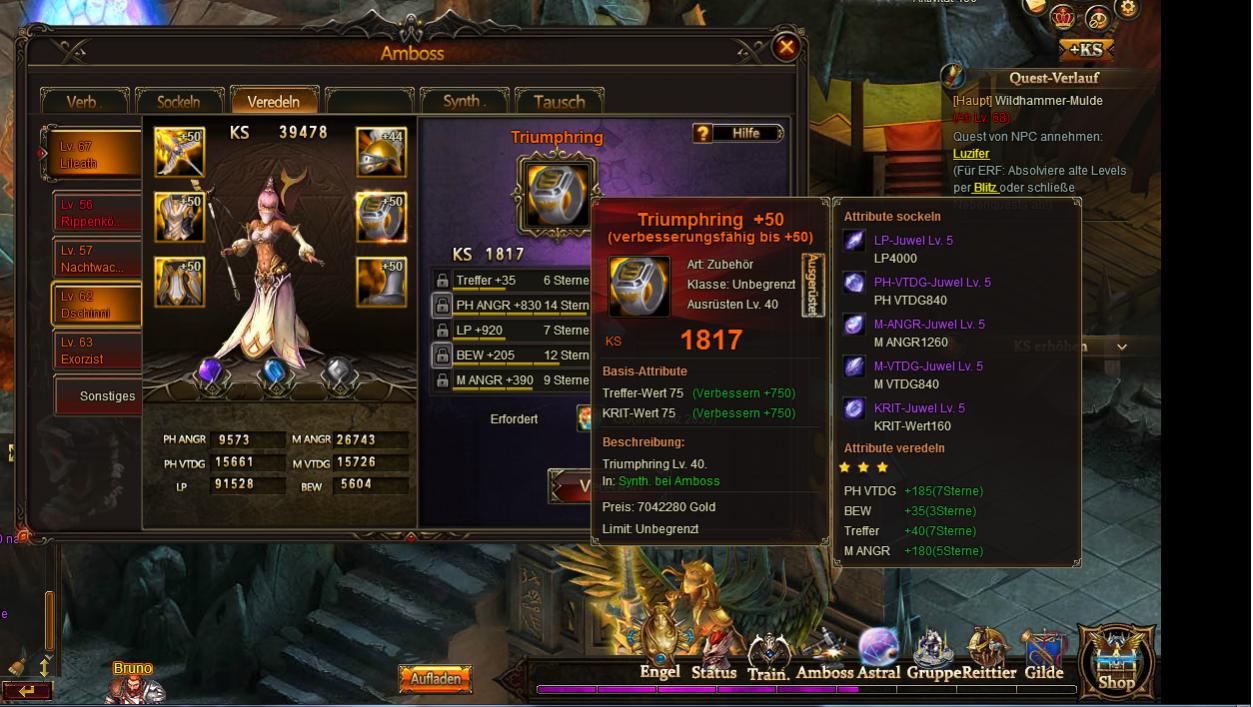Follow the Luzifer quest NPC link
The height and width of the screenshot is (707, 1253).
tap(971, 154)
